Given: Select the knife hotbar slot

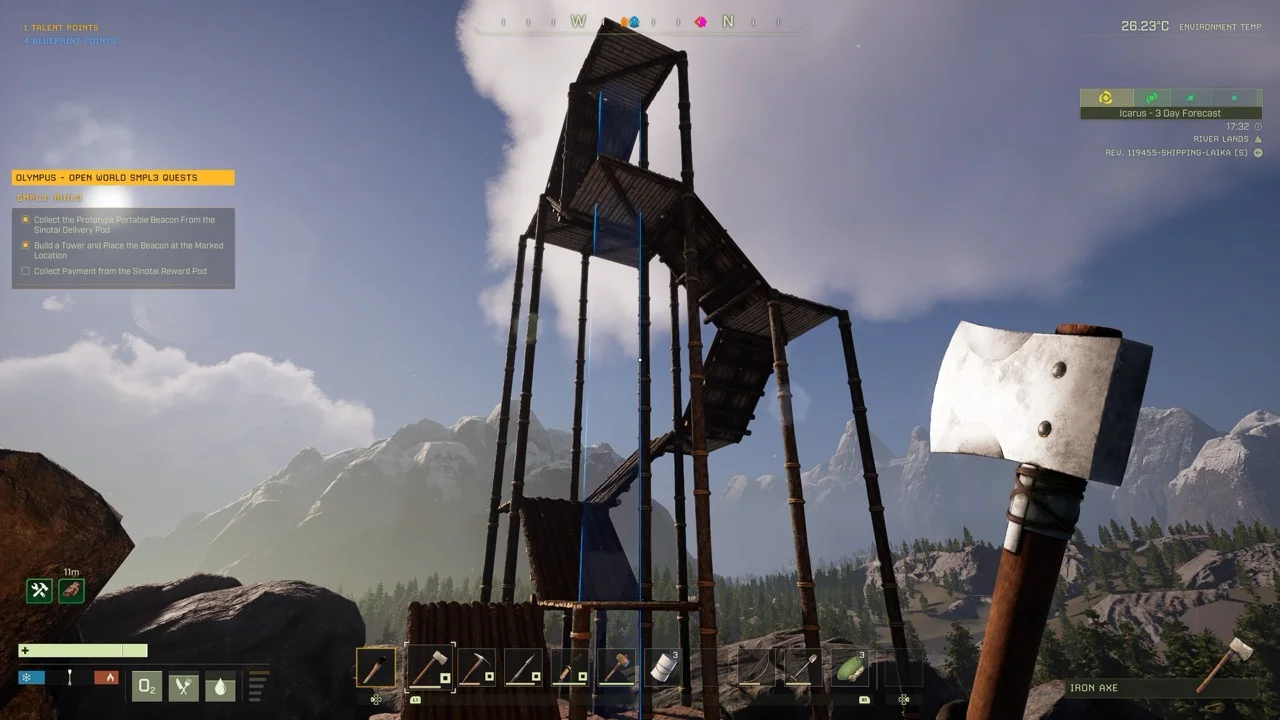Looking at the screenshot, I should pyautogui.click(x=570, y=667).
